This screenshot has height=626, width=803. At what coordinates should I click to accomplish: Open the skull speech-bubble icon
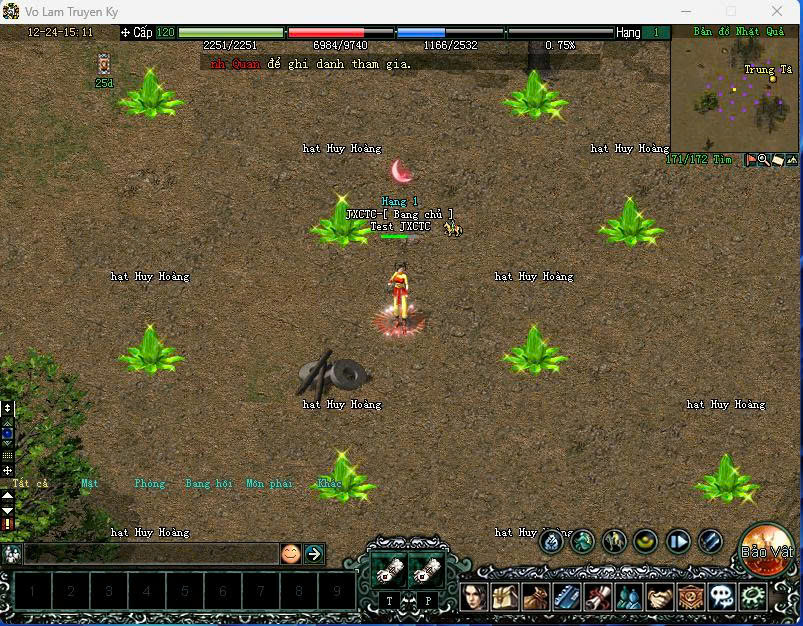pyautogui.click(x=721, y=597)
